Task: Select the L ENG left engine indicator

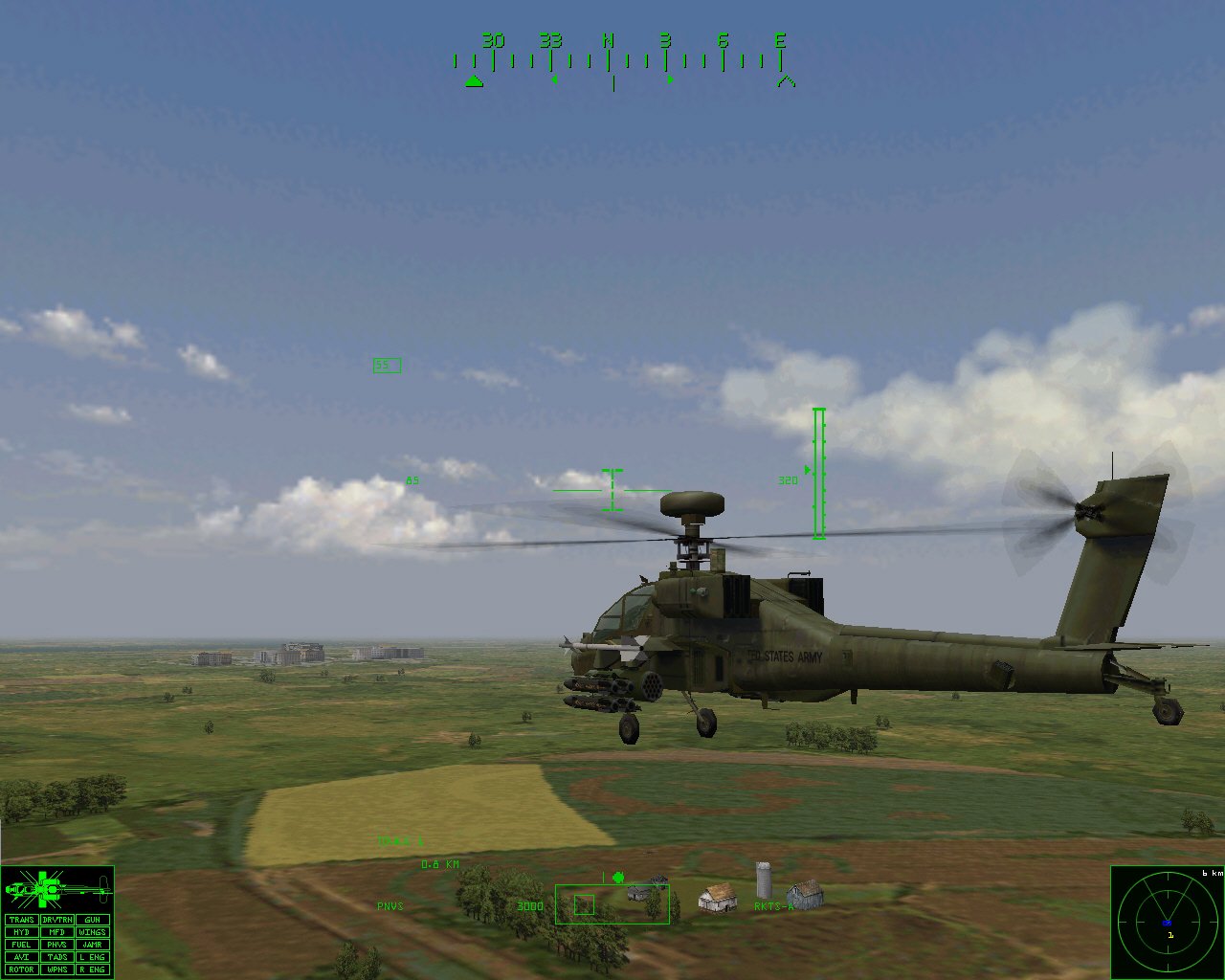Action: click(x=92, y=957)
